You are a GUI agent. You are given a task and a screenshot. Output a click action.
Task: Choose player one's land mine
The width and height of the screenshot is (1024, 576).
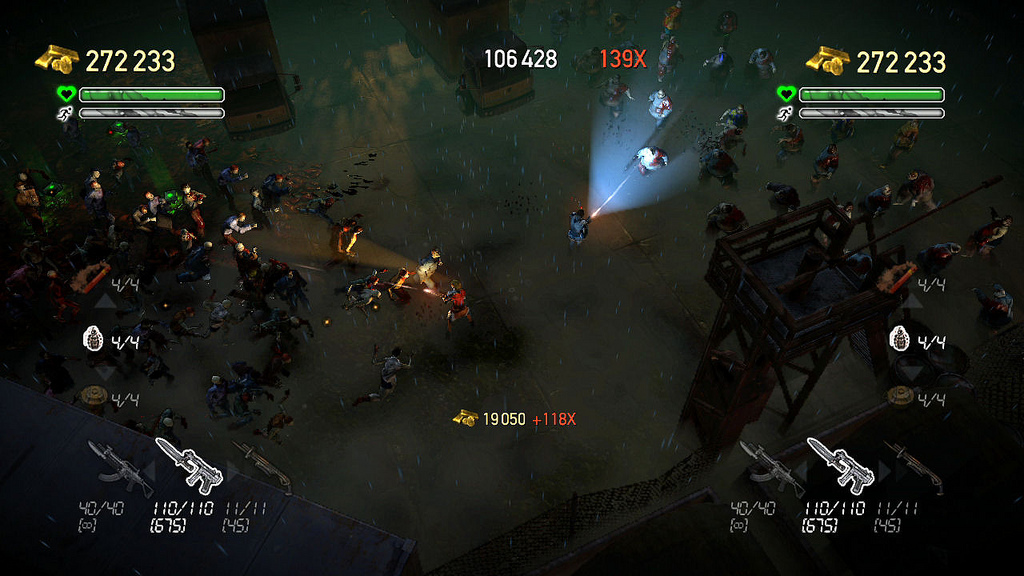click(x=93, y=397)
